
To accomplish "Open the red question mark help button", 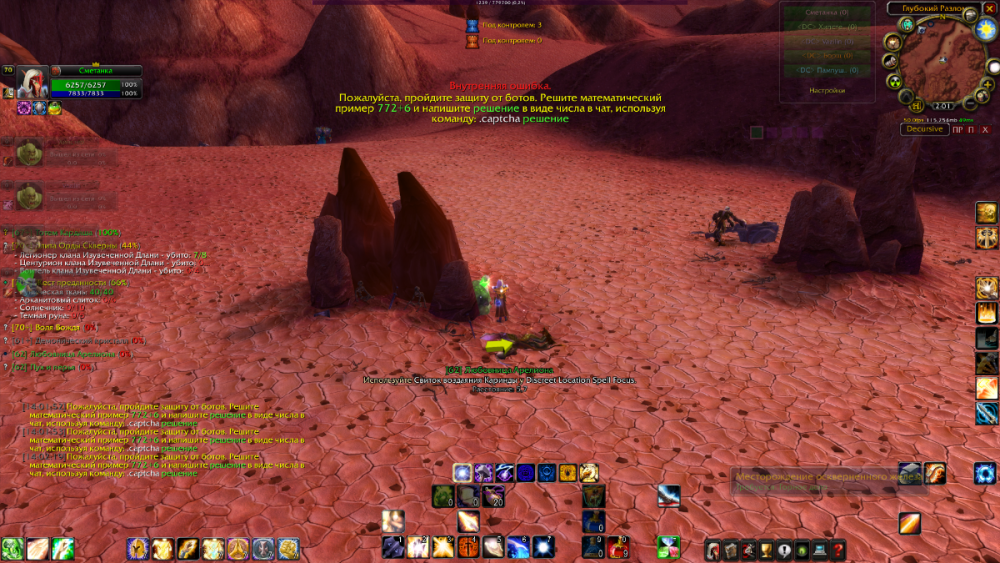I will (839, 549).
